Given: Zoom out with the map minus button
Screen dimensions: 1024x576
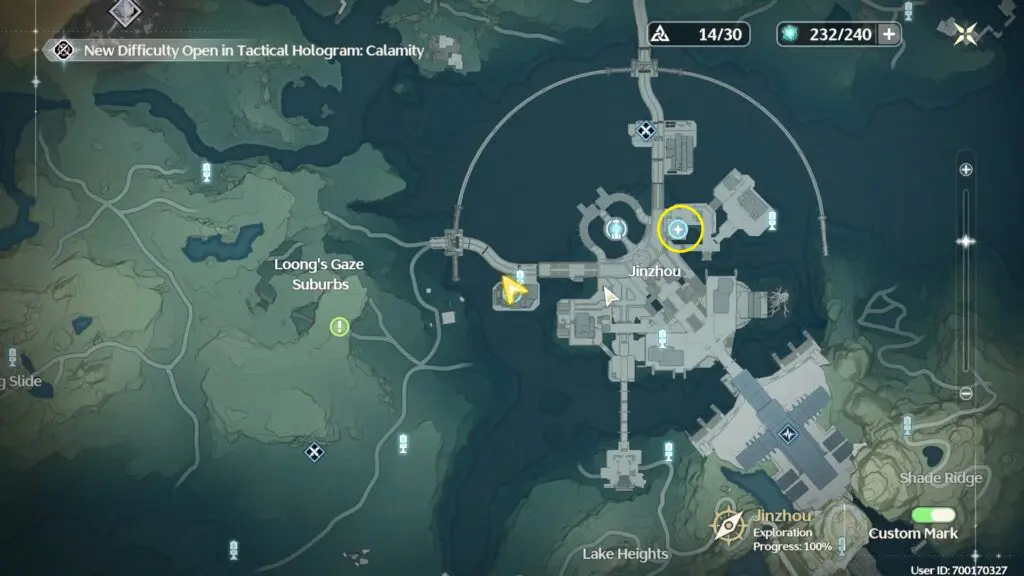Looking at the screenshot, I should tap(965, 393).
